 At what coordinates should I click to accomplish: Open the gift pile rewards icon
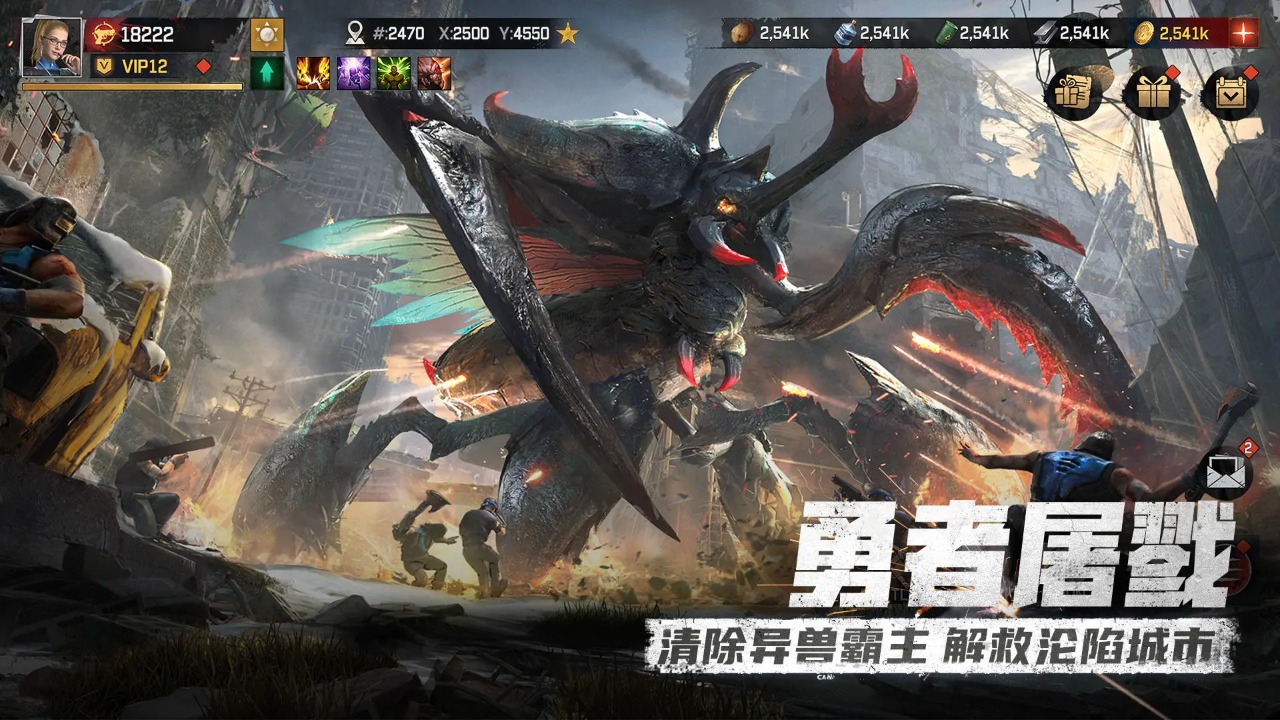(x=1072, y=92)
